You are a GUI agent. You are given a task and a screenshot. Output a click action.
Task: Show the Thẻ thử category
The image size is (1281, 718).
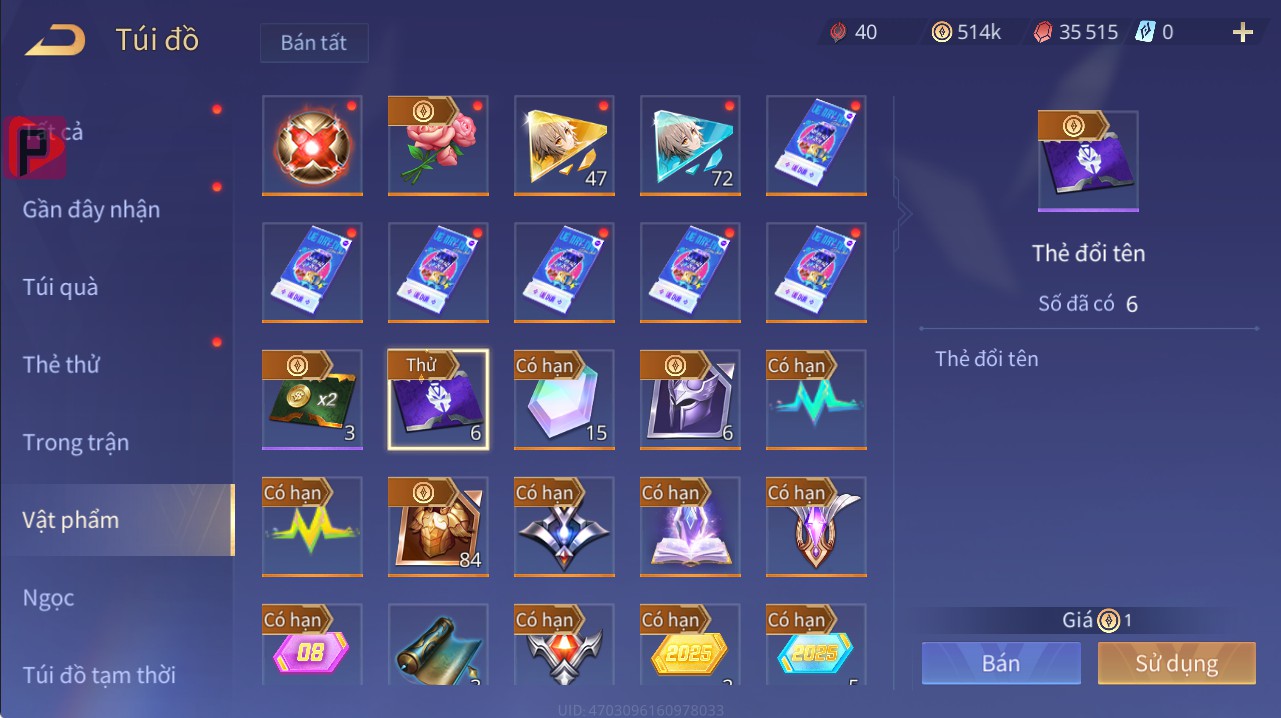pyautogui.click(x=61, y=364)
